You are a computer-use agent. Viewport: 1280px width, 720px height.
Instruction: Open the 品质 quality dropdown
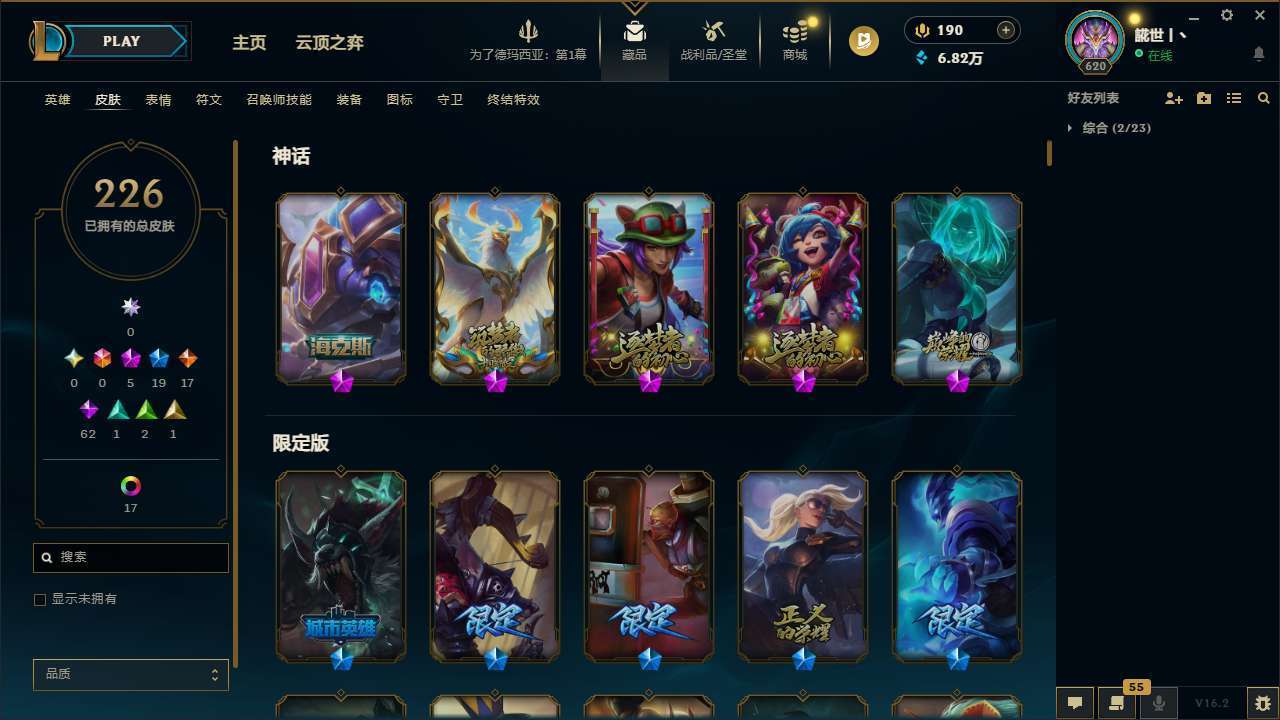tap(130, 674)
